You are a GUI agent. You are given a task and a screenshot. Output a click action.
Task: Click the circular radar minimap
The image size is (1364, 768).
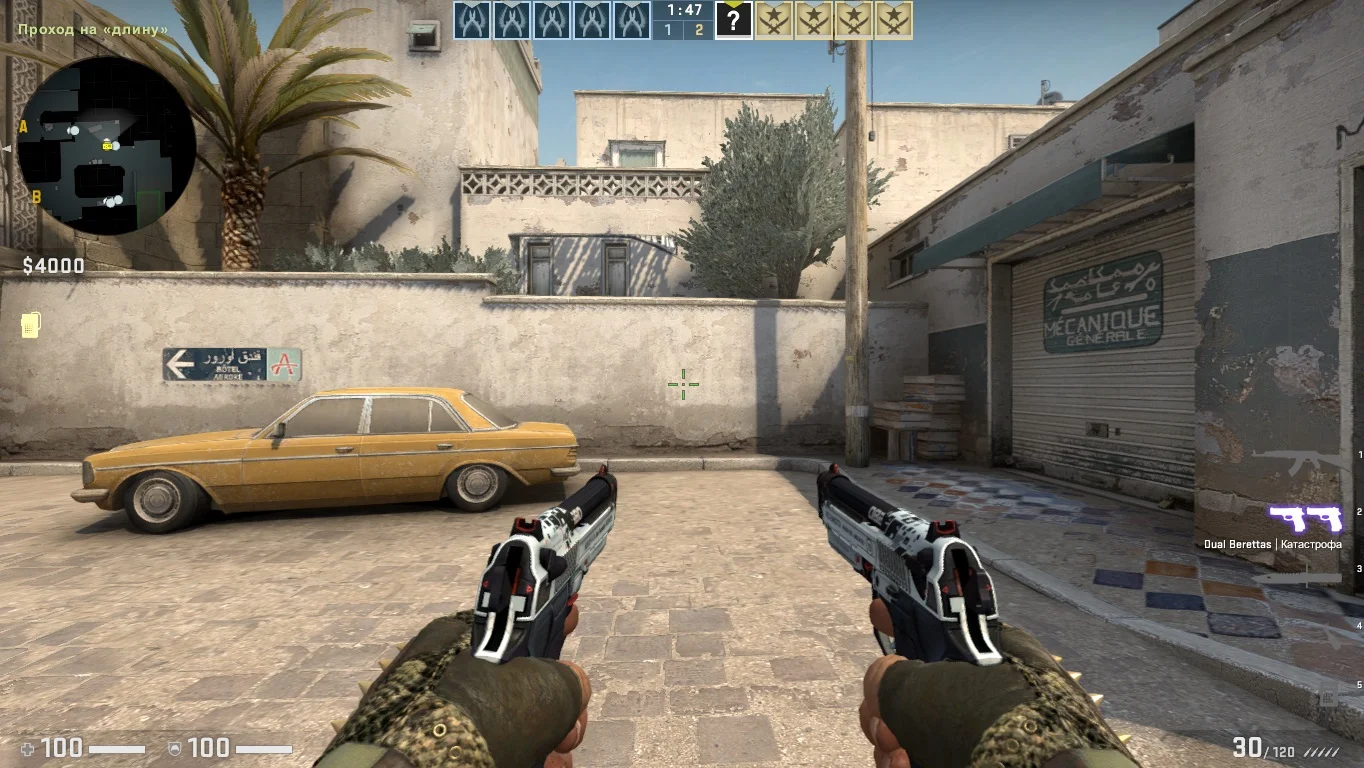click(106, 146)
